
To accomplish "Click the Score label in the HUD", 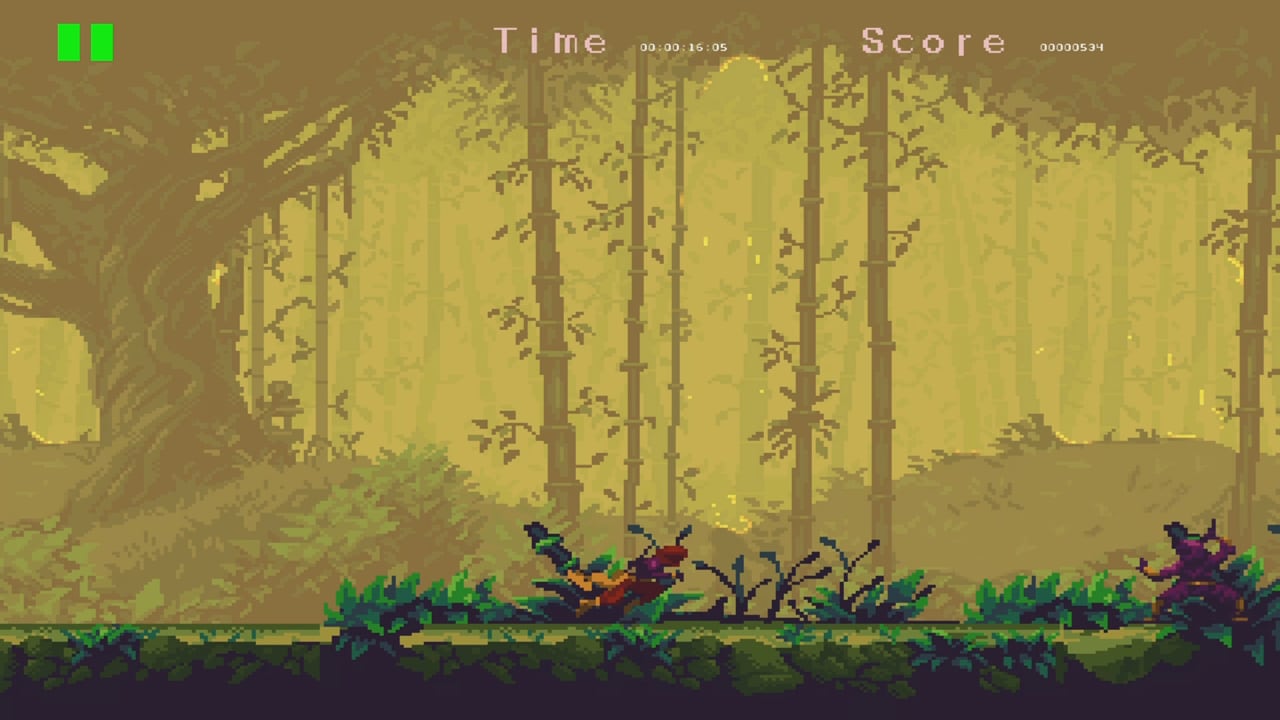I will (933, 42).
